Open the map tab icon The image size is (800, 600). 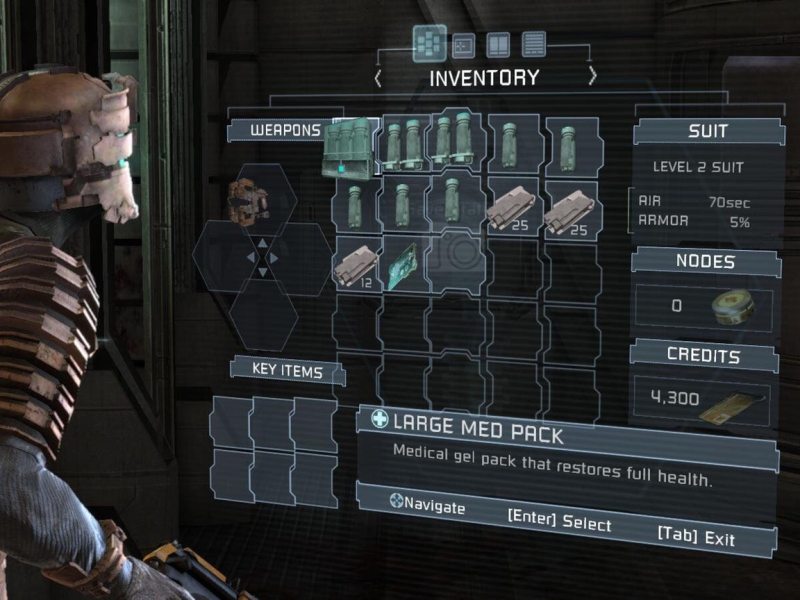pyautogui.click(x=463, y=44)
